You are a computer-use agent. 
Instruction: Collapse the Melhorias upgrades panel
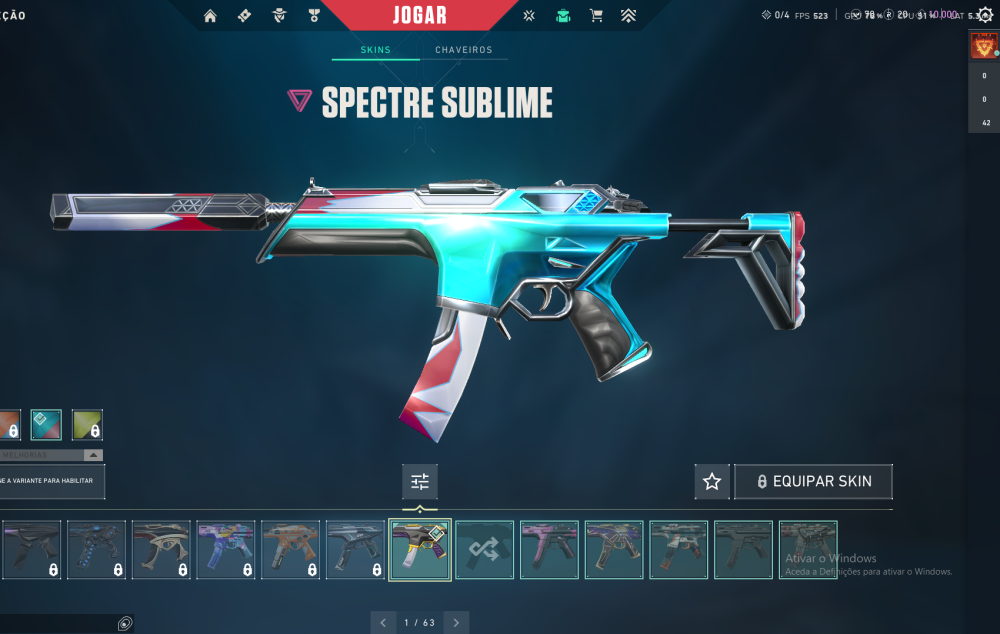point(93,455)
